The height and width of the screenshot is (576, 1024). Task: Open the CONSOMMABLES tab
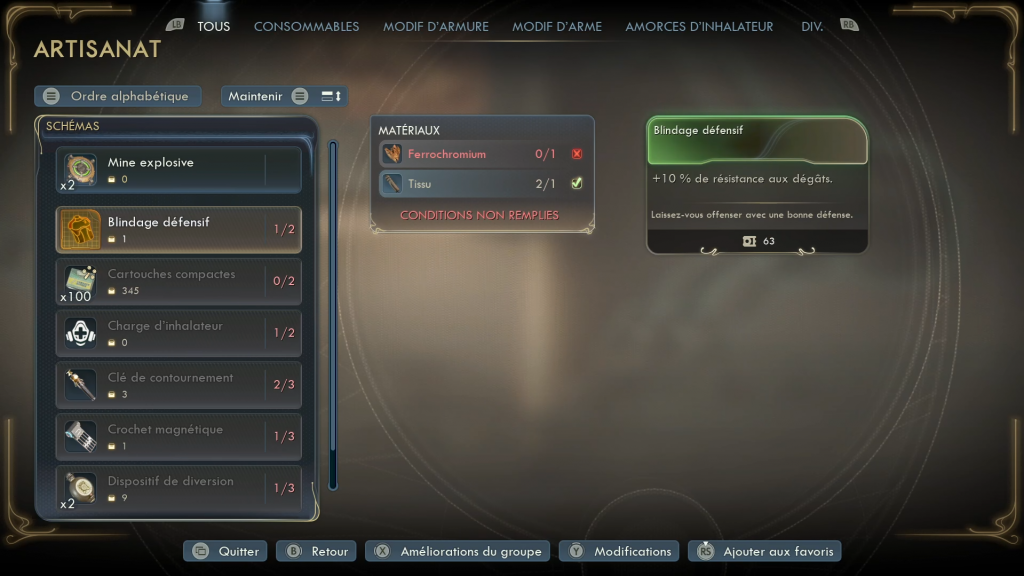pos(306,27)
